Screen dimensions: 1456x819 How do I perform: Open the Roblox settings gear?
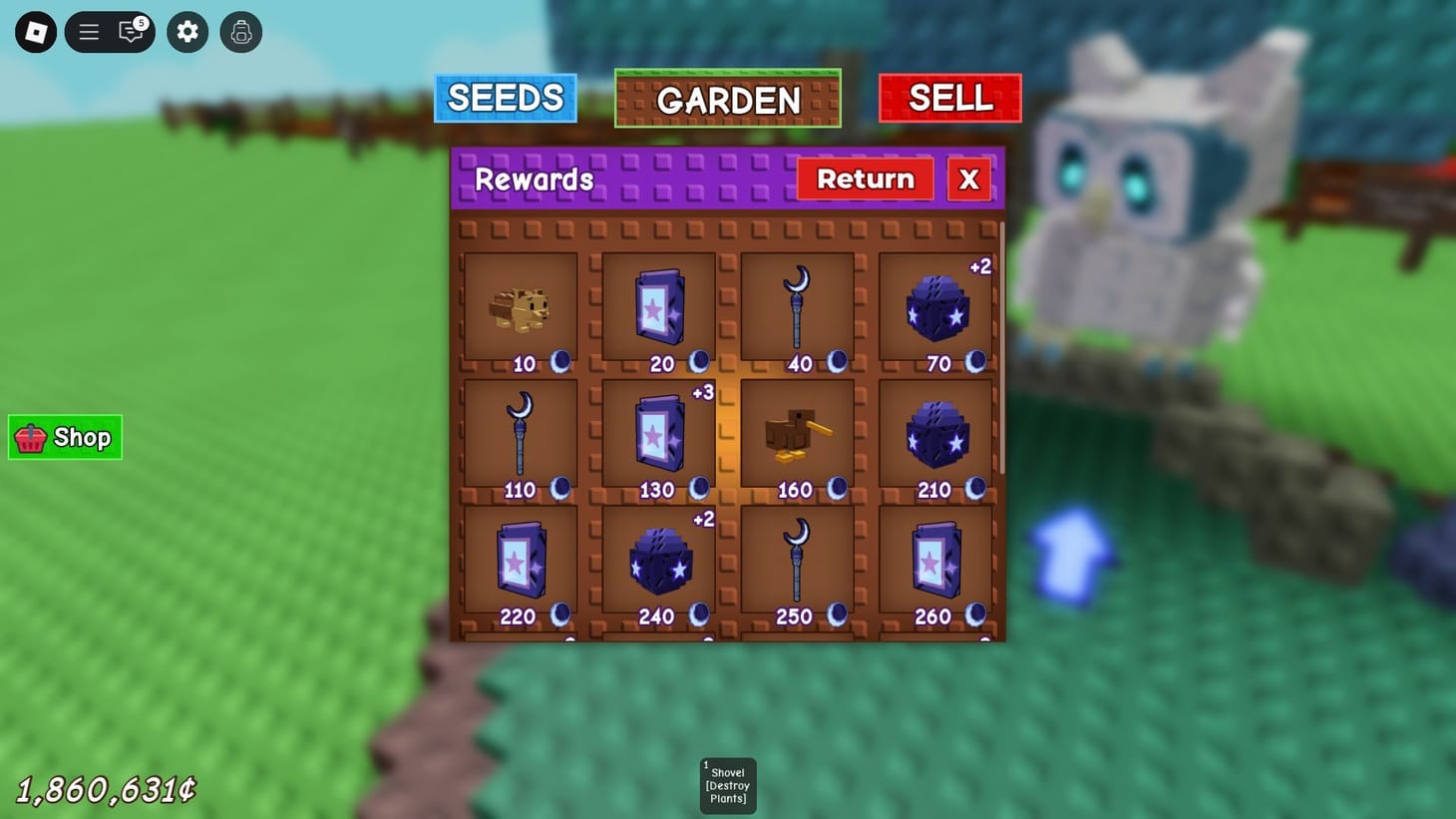[x=186, y=32]
